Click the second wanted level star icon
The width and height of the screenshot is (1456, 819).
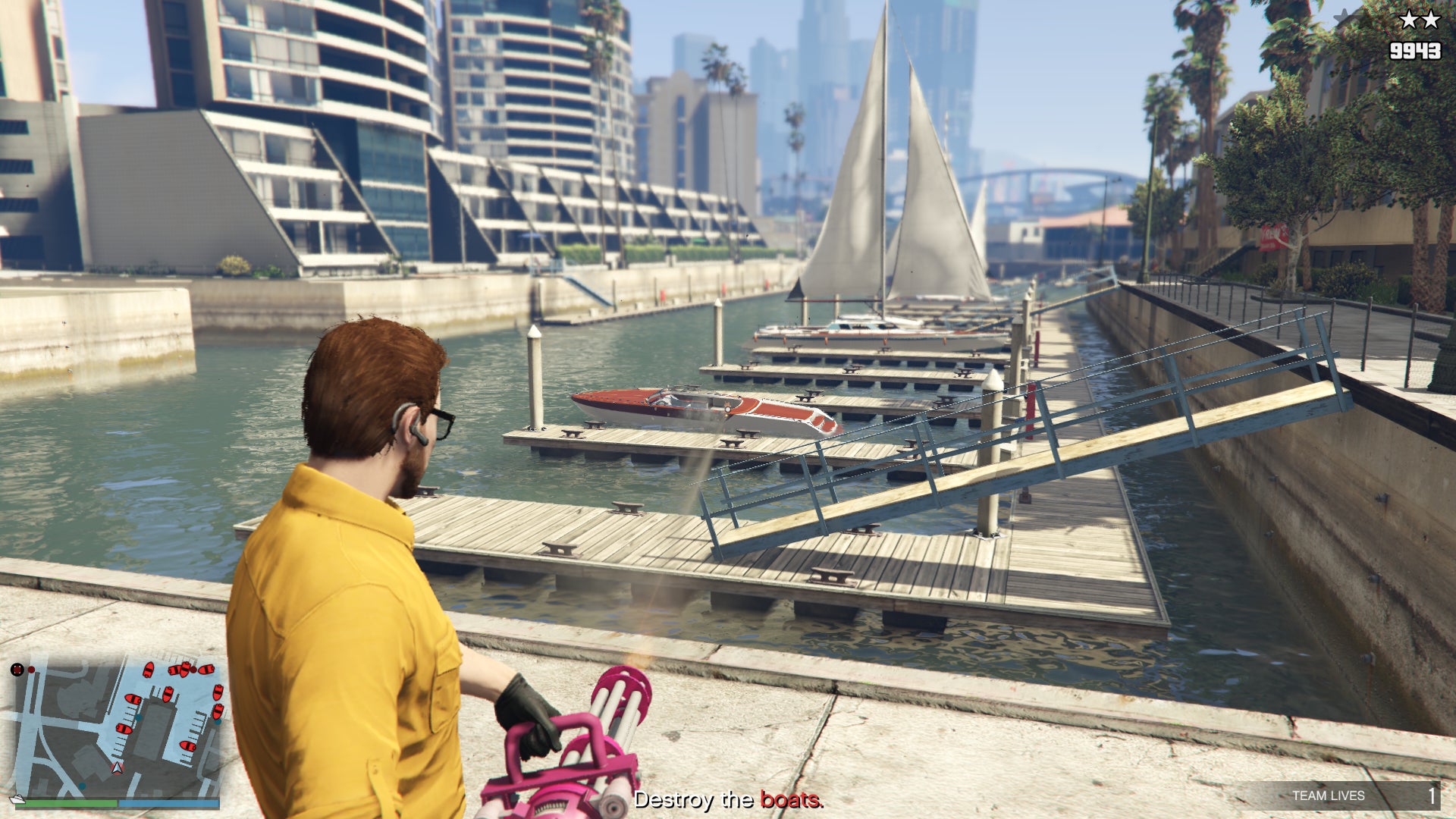1430,19
